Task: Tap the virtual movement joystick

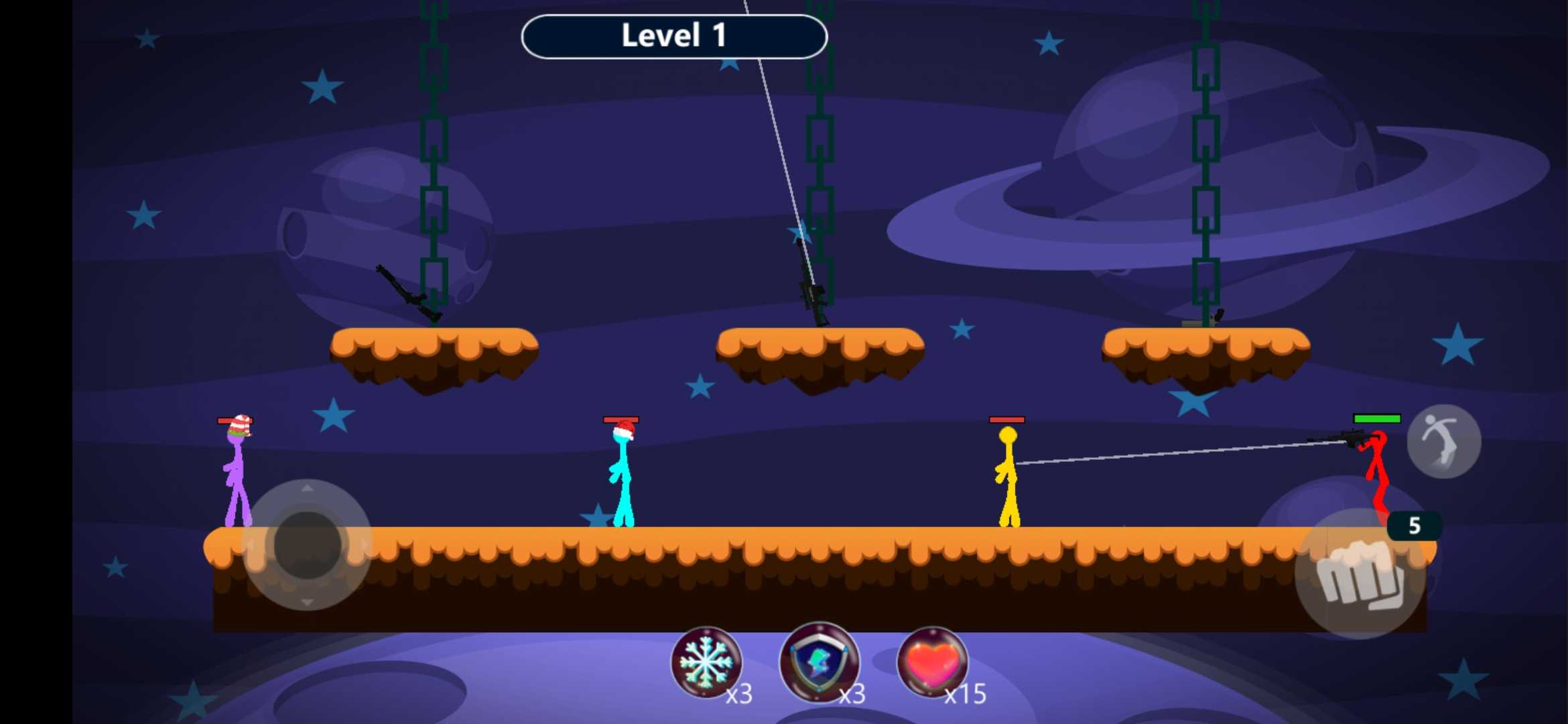Action: 307,544
